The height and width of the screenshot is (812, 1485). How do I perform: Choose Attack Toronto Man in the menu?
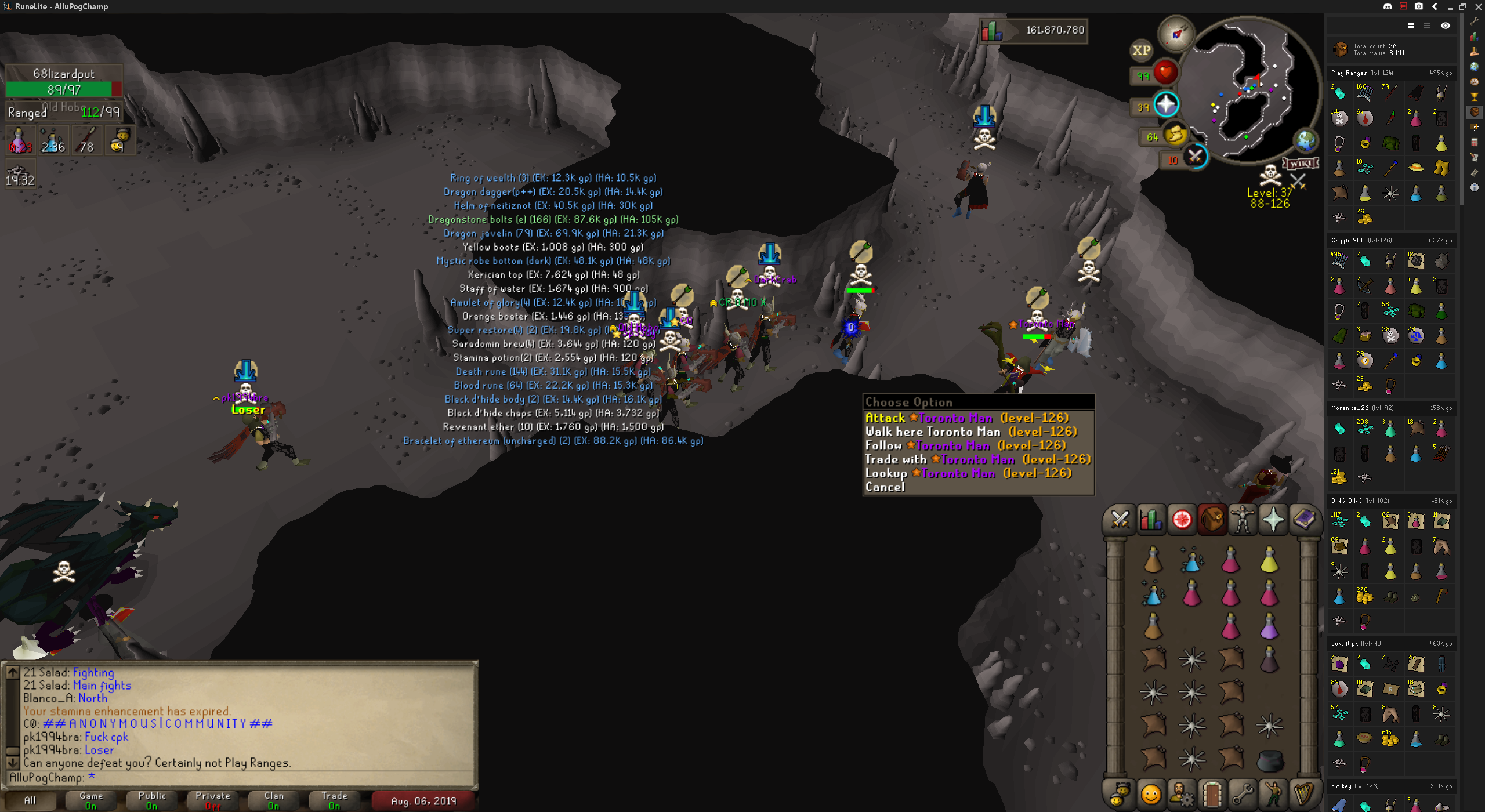point(966,418)
